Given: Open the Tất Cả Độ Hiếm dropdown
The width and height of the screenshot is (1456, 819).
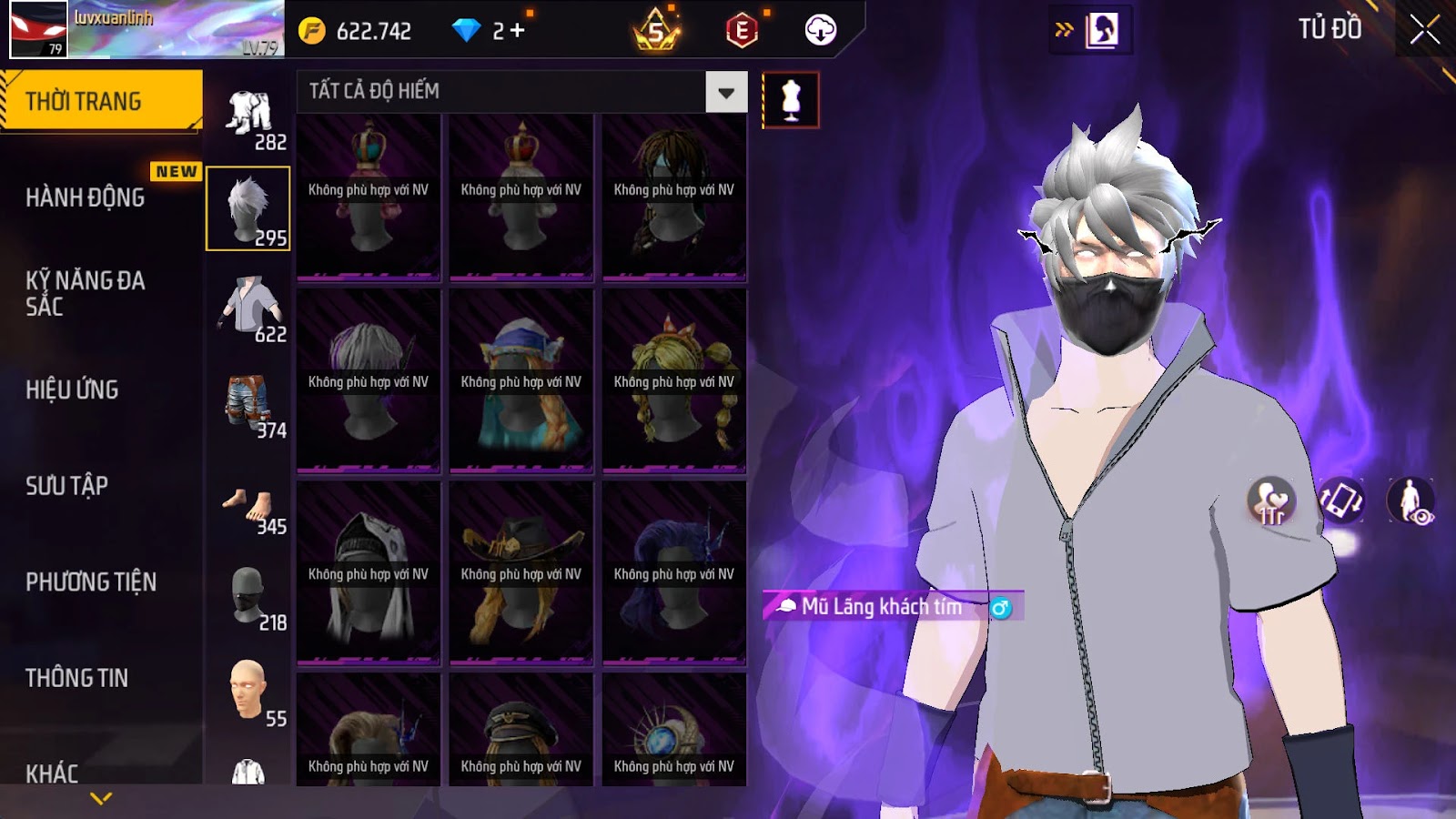Looking at the screenshot, I should [725, 92].
